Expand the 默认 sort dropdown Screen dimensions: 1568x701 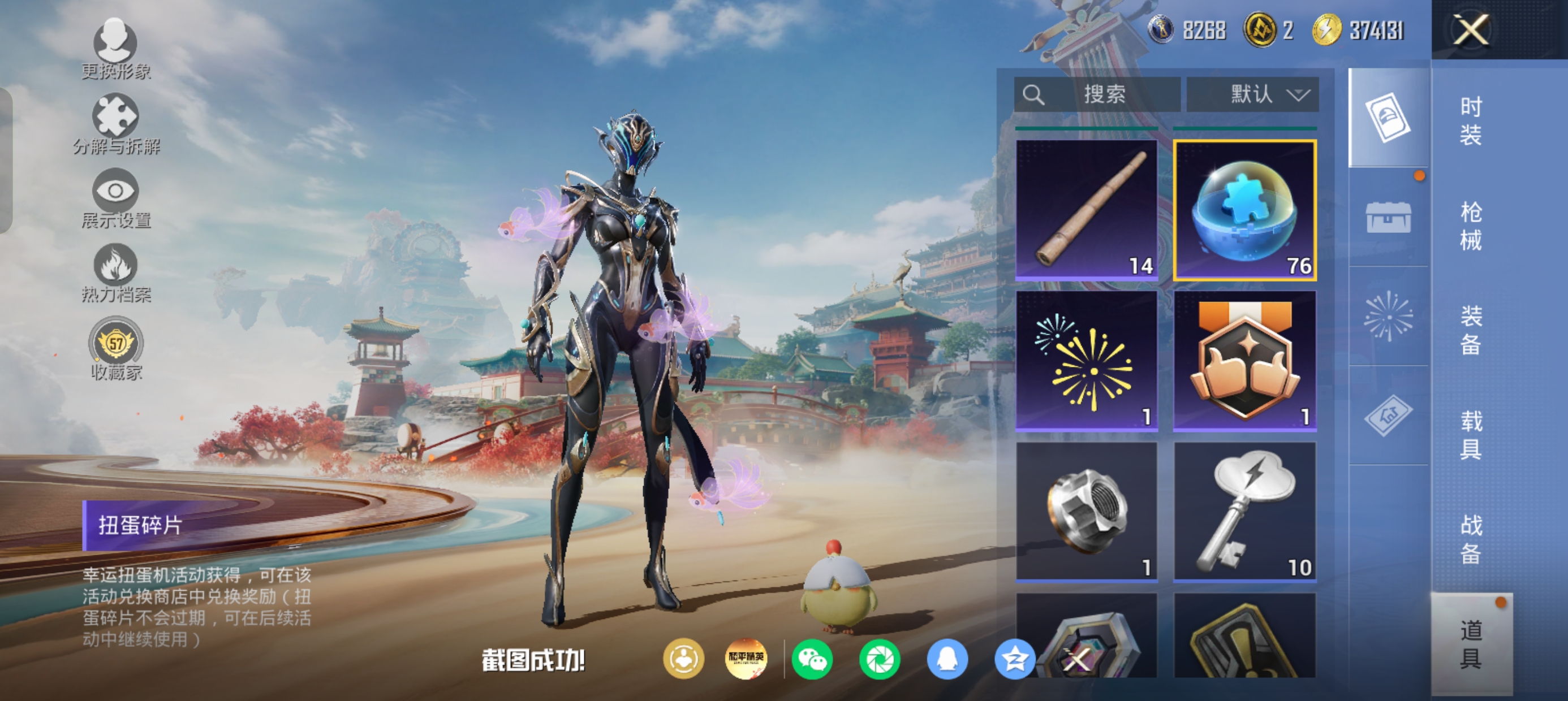[x=1252, y=94]
